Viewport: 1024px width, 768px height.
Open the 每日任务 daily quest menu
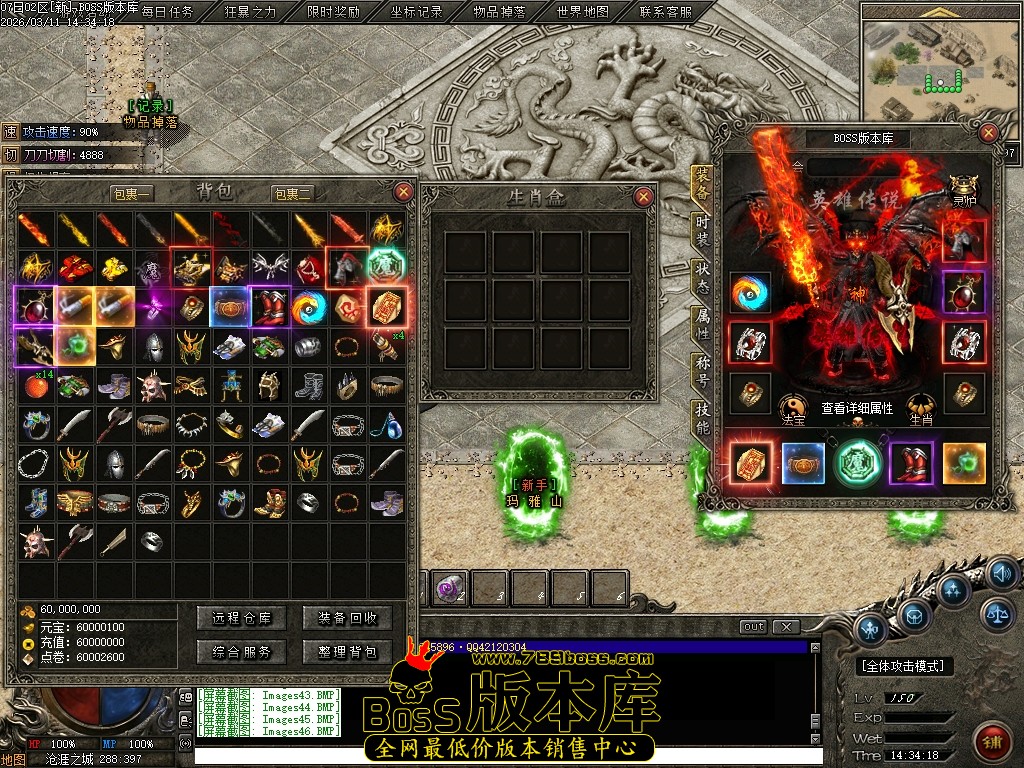168,12
